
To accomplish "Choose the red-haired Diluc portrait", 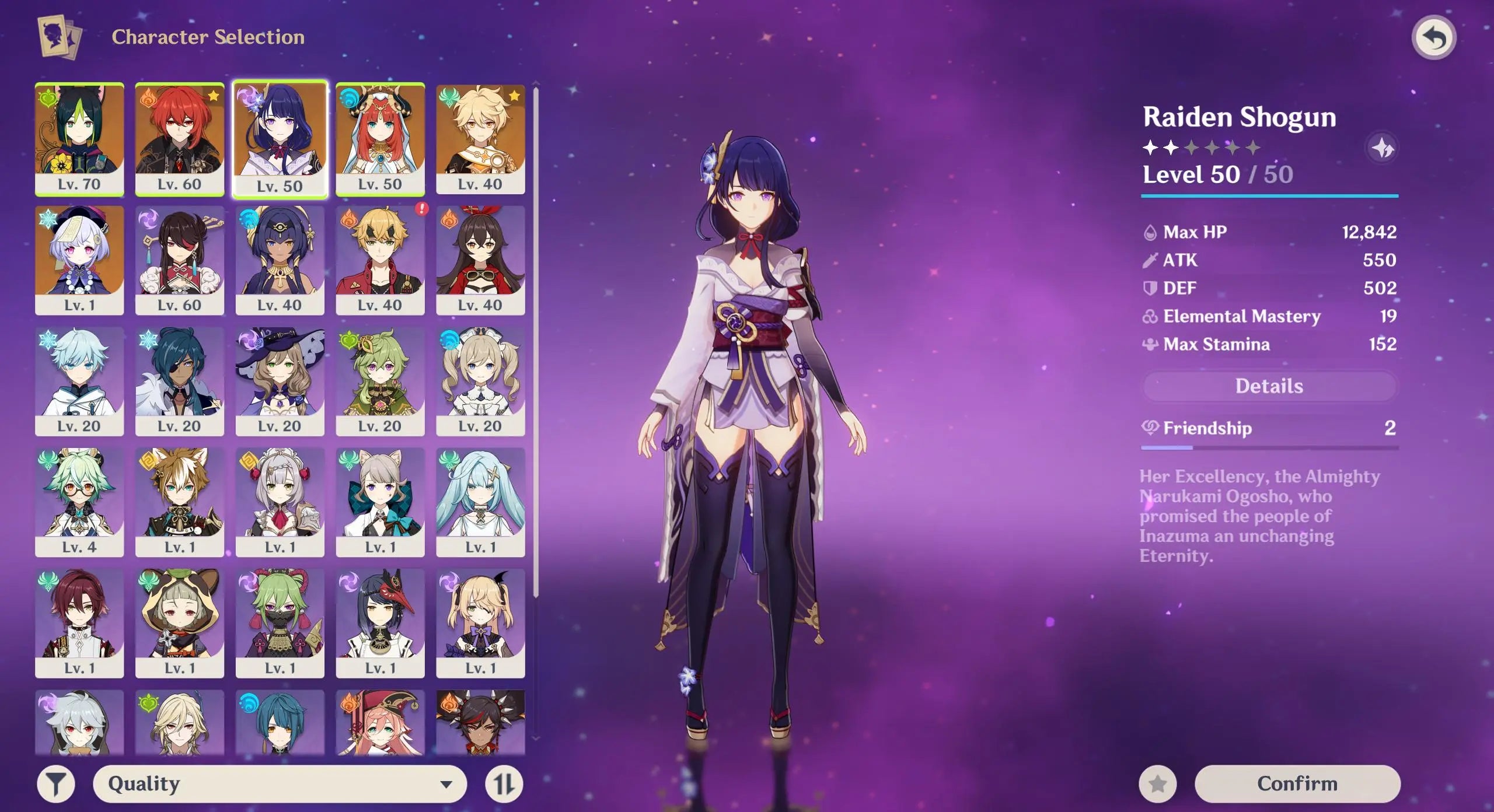I will coord(180,139).
